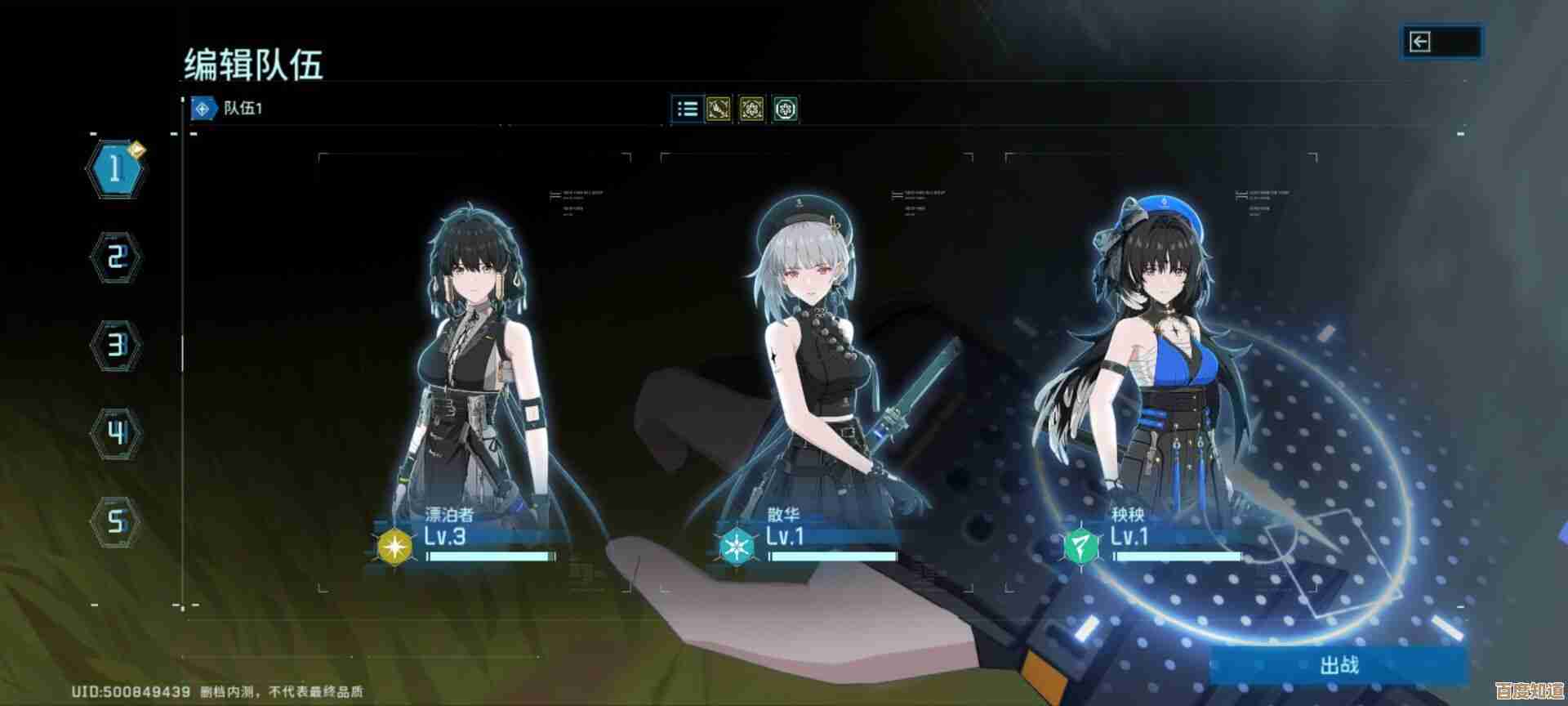Image resolution: width=1568 pixels, height=706 pixels.
Task: Click the 队伍1 team name label
Action: pyautogui.click(x=243, y=108)
